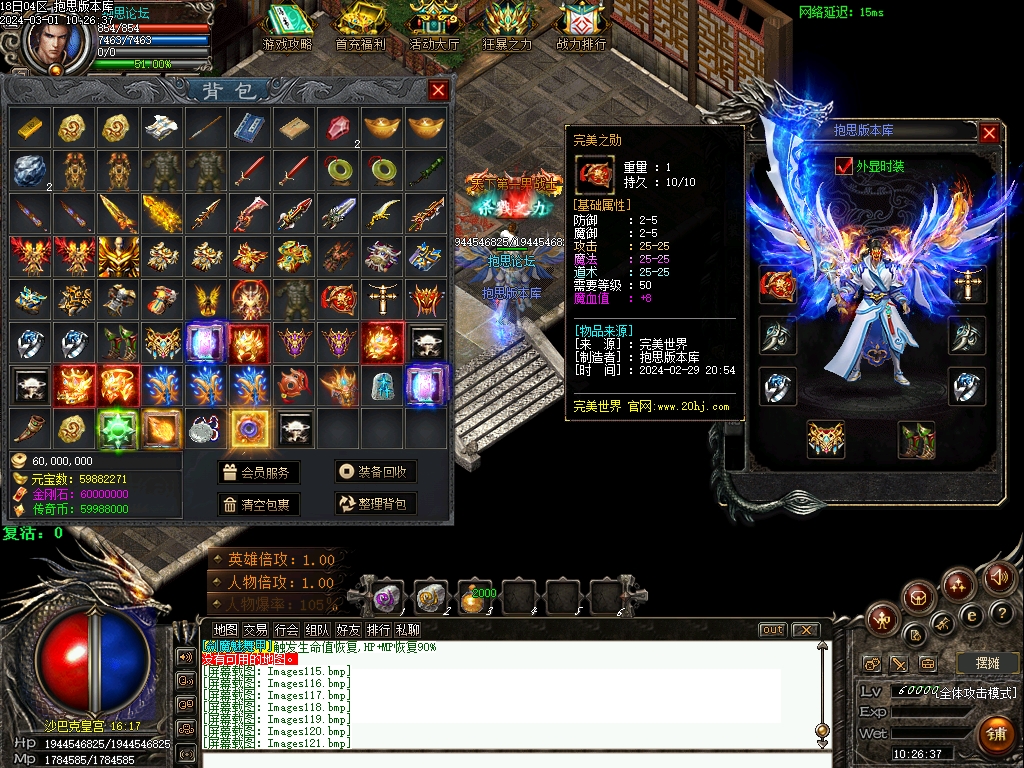Select the gold bar in the backpack

pos(29,127)
